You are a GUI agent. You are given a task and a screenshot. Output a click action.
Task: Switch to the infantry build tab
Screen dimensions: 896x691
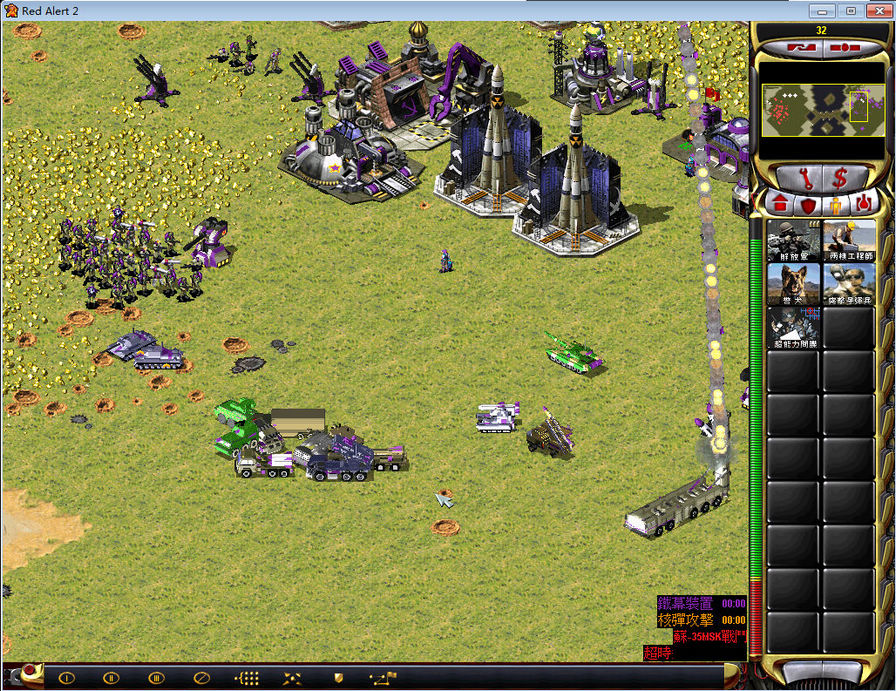point(836,205)
